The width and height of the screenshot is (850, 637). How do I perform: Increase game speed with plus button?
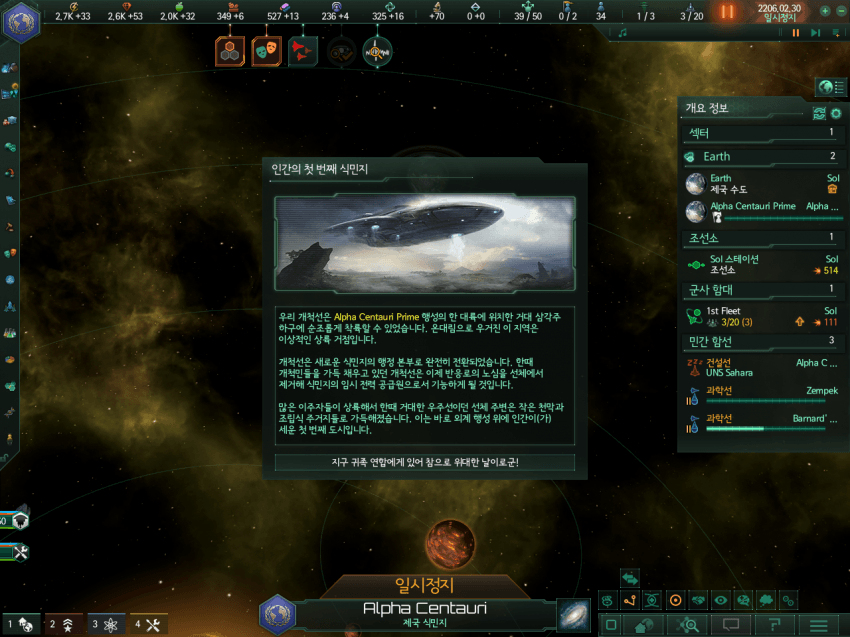pyautogui.click(x=824, y=11)
